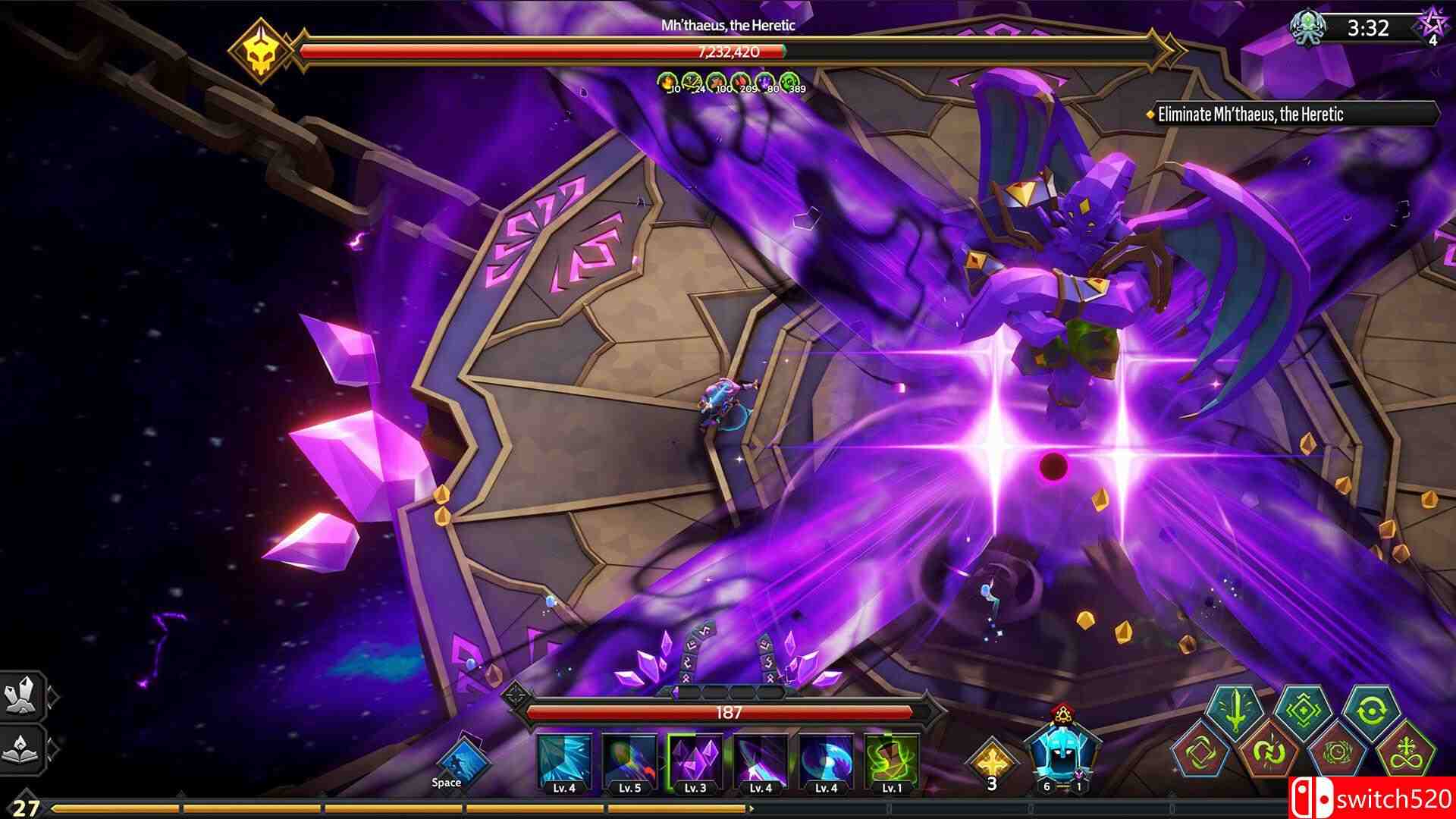The image size is (1456, 819).
Task: Click the green boots Lv. 1 skill icon
Action: (x=890, y=758)
